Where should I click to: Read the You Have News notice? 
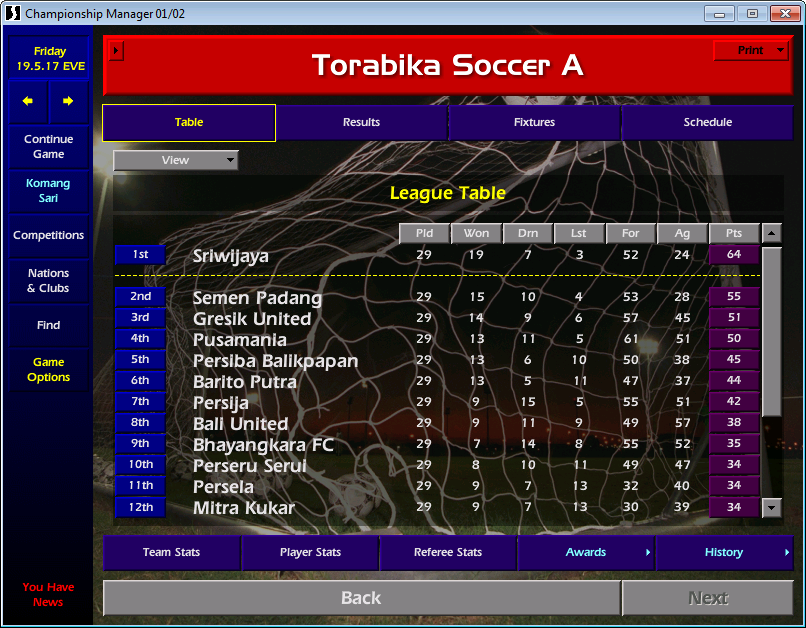[x=48, y=595]
